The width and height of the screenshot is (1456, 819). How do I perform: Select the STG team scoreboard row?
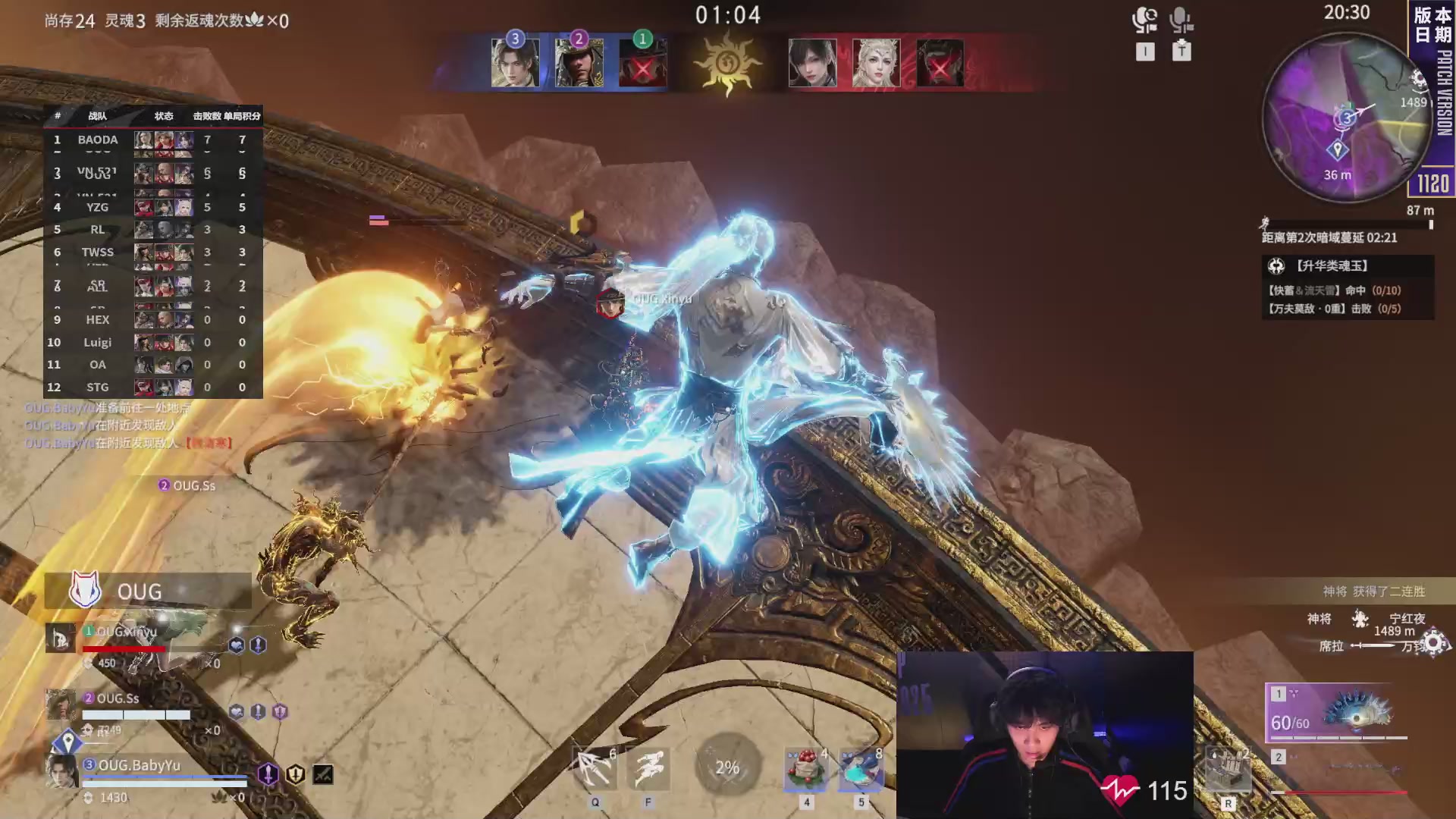152,387
